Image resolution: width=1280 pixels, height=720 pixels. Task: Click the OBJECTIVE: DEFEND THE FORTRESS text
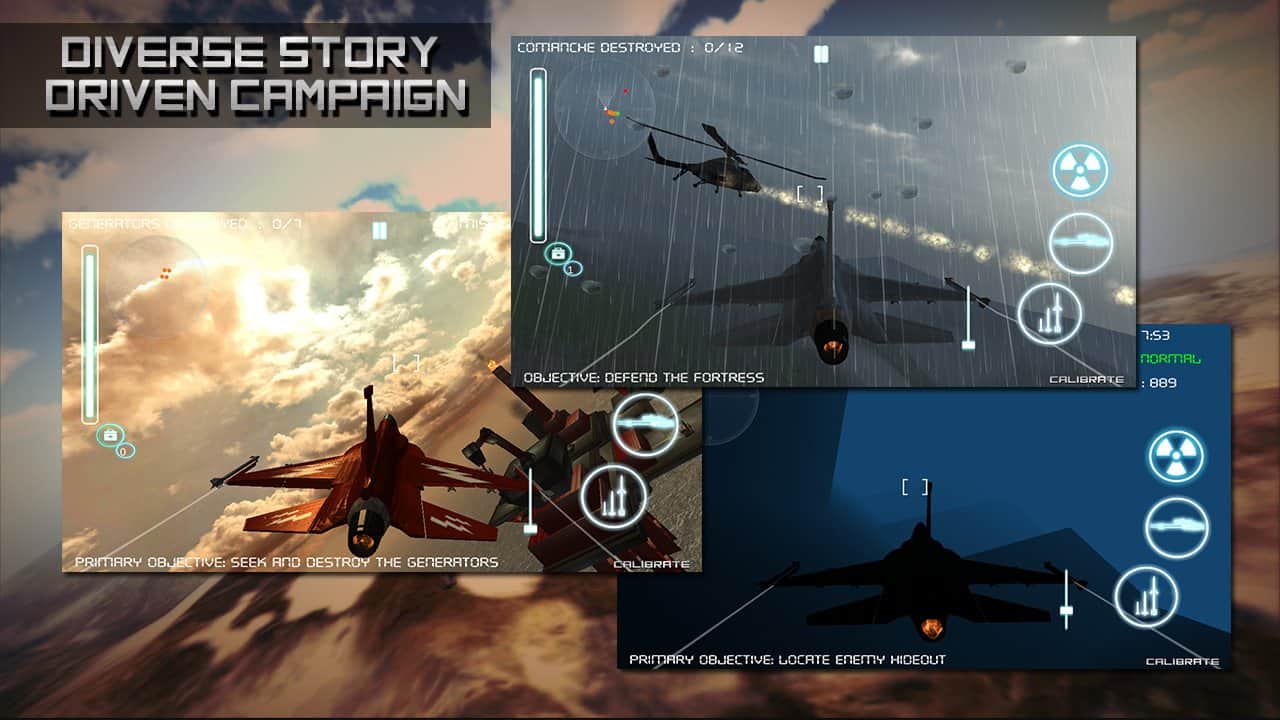pyautogui.click(x=641, y=377)
